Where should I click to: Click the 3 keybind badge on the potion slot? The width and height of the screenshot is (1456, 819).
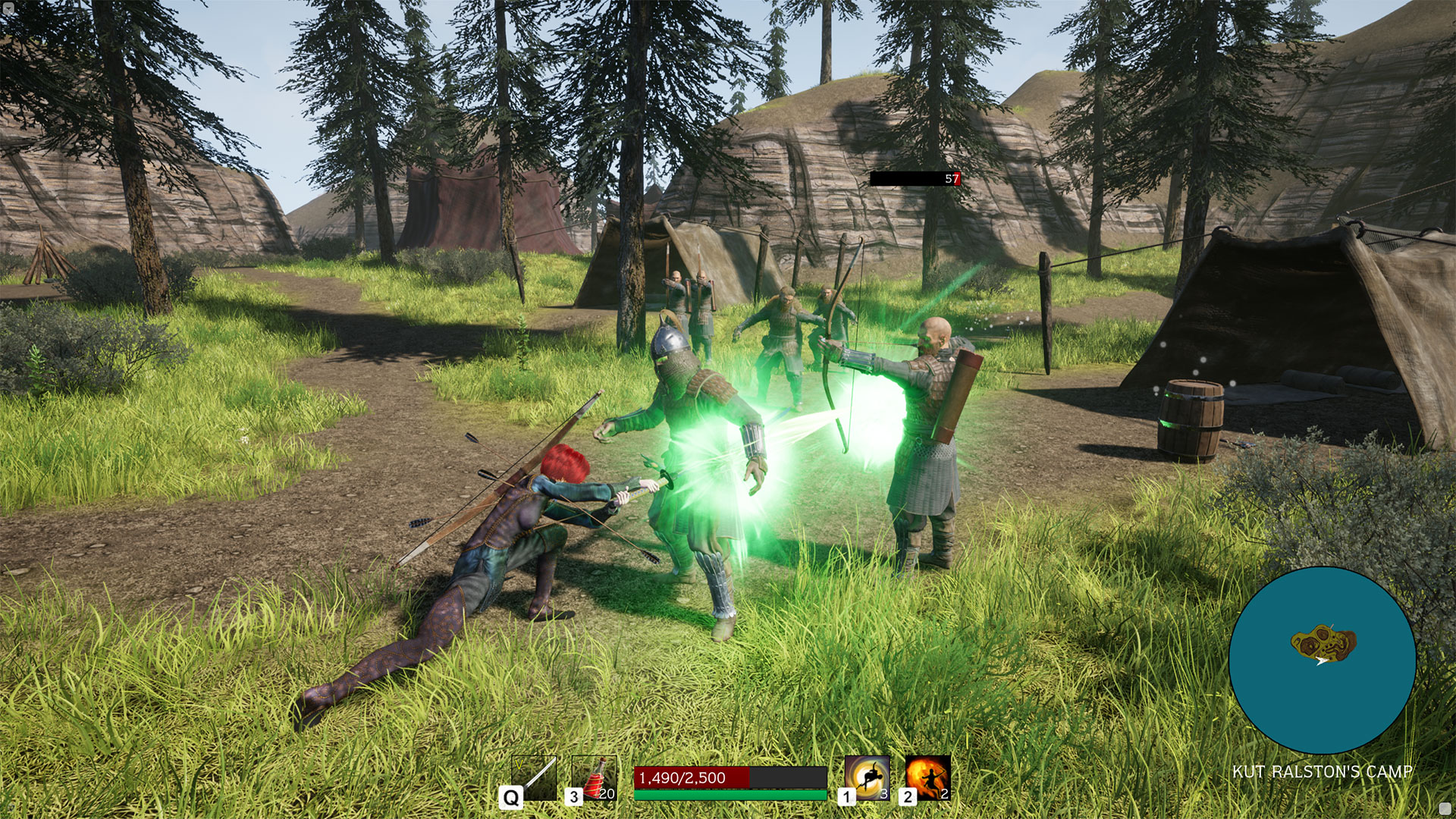[575, 795]
